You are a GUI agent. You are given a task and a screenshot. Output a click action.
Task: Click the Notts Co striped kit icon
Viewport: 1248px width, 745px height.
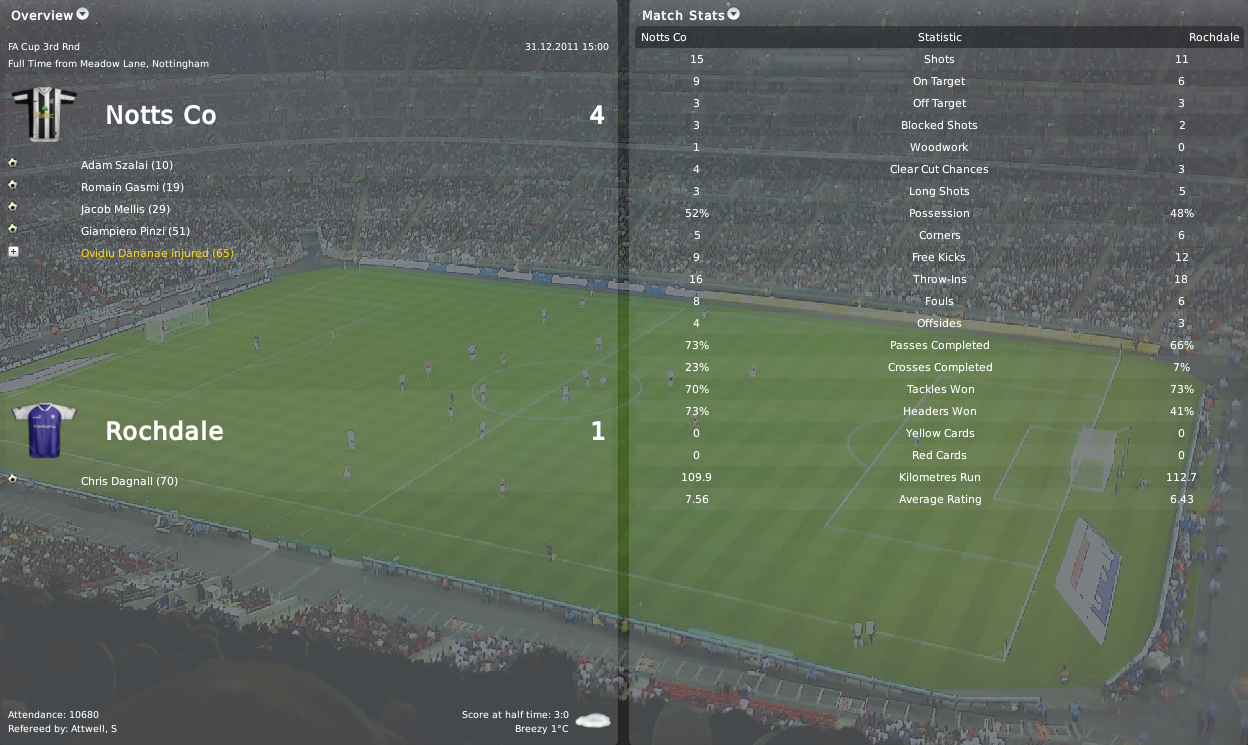(44, 114)
